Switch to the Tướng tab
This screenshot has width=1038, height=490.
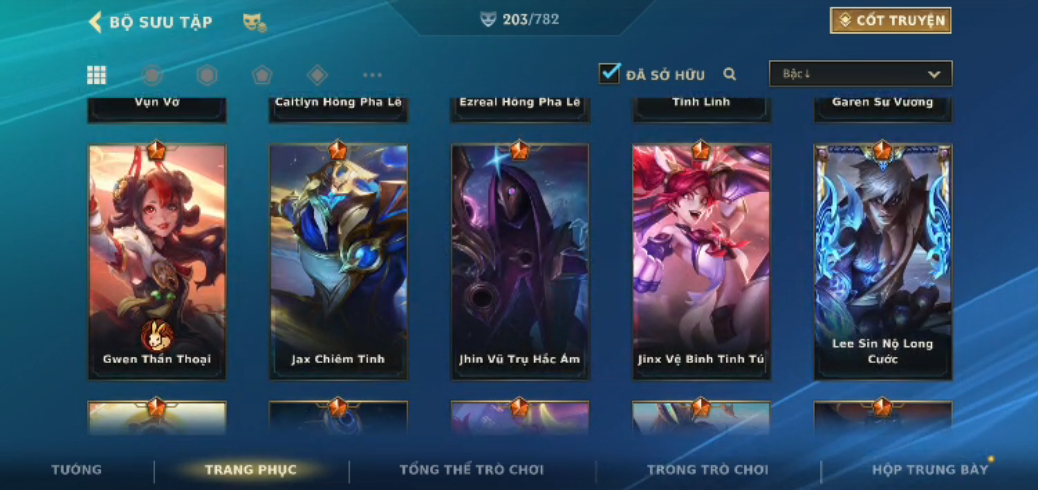coord(76,470)
